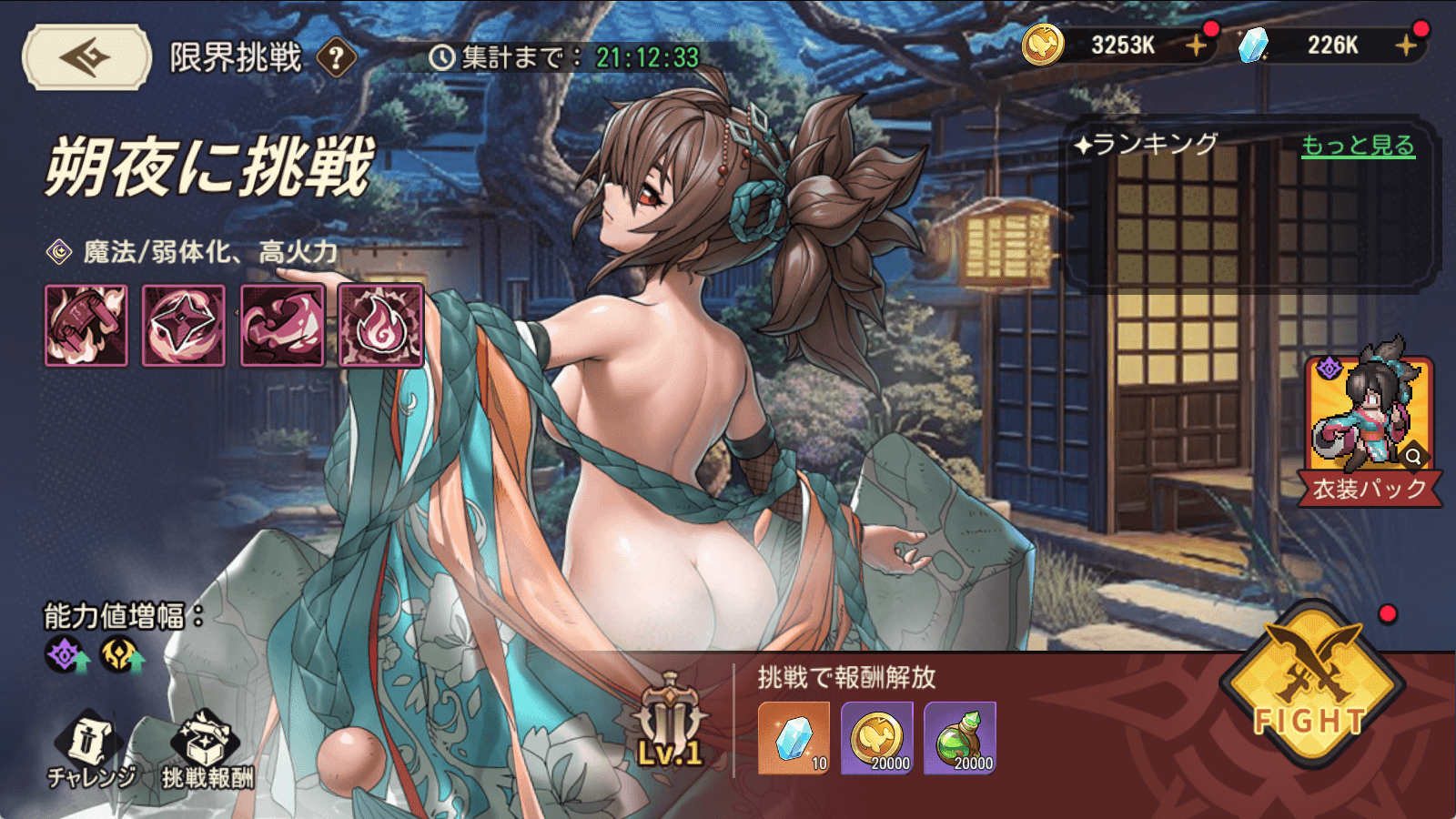
Task: Add more gold coins with plus
Action: click(x=1196, y=45)
